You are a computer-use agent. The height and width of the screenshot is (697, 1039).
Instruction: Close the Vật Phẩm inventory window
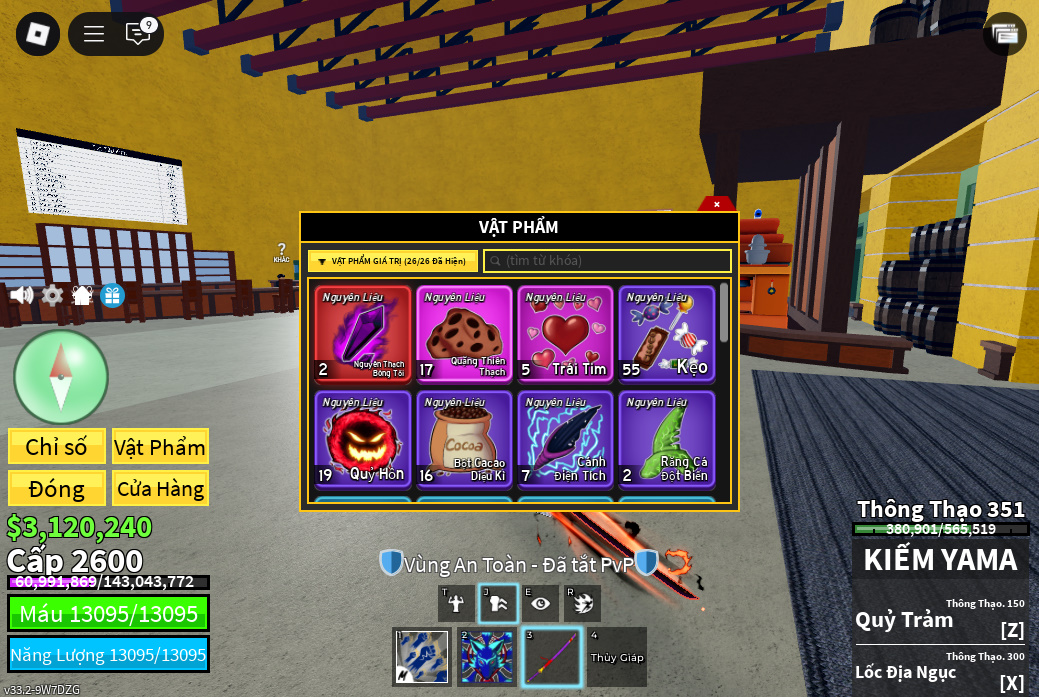coord(716,204)
